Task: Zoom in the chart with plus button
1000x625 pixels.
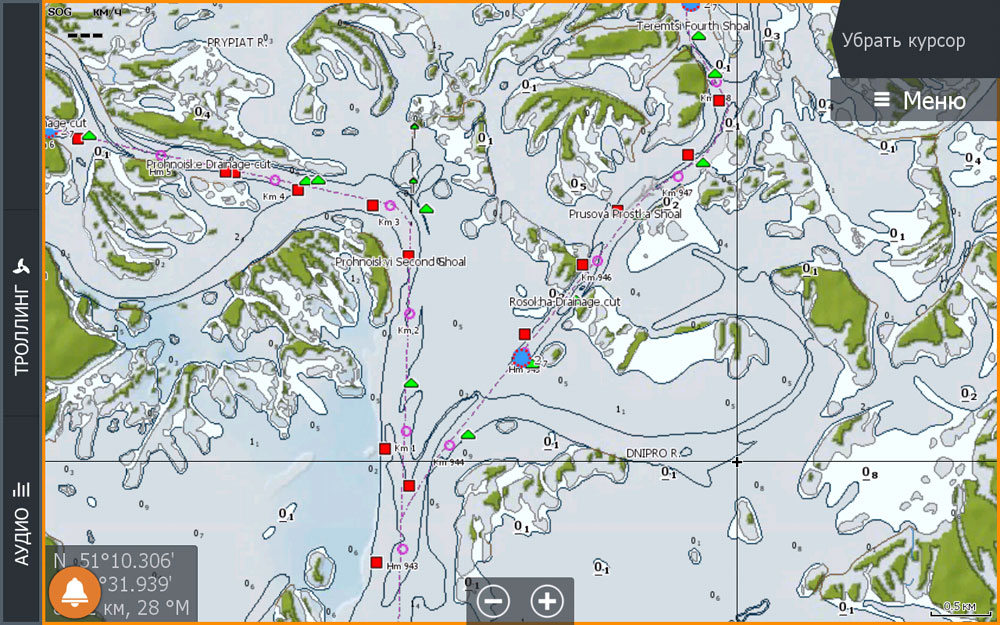Action: [x=546, y=601]
